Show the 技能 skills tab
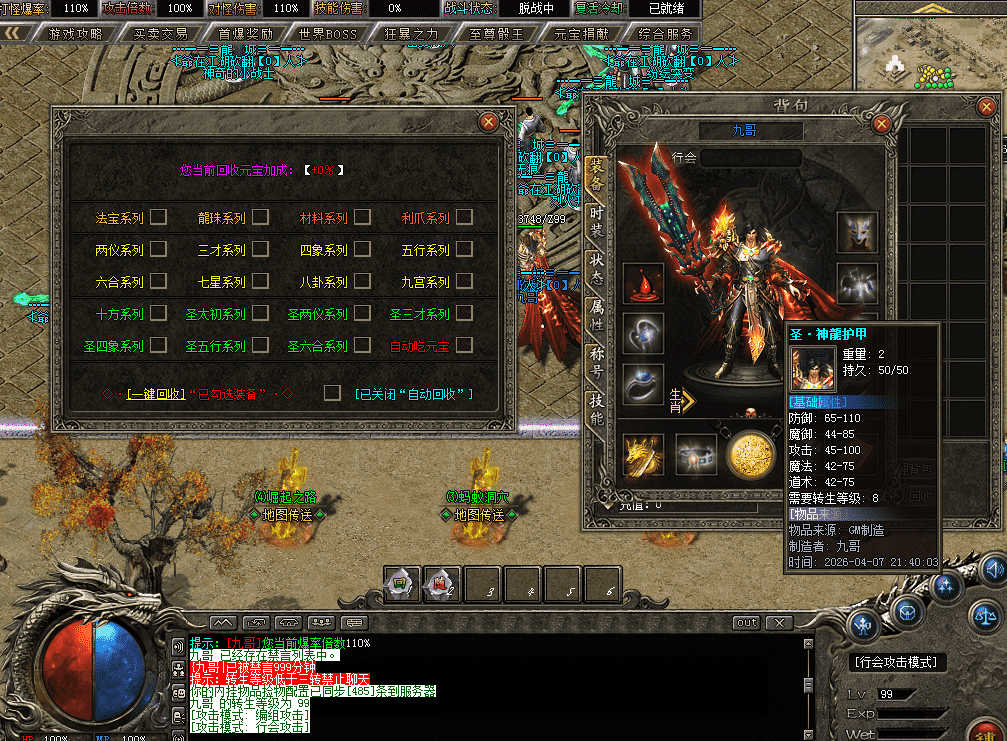Viewport: 1007px width, 741px height. [597, 410]
